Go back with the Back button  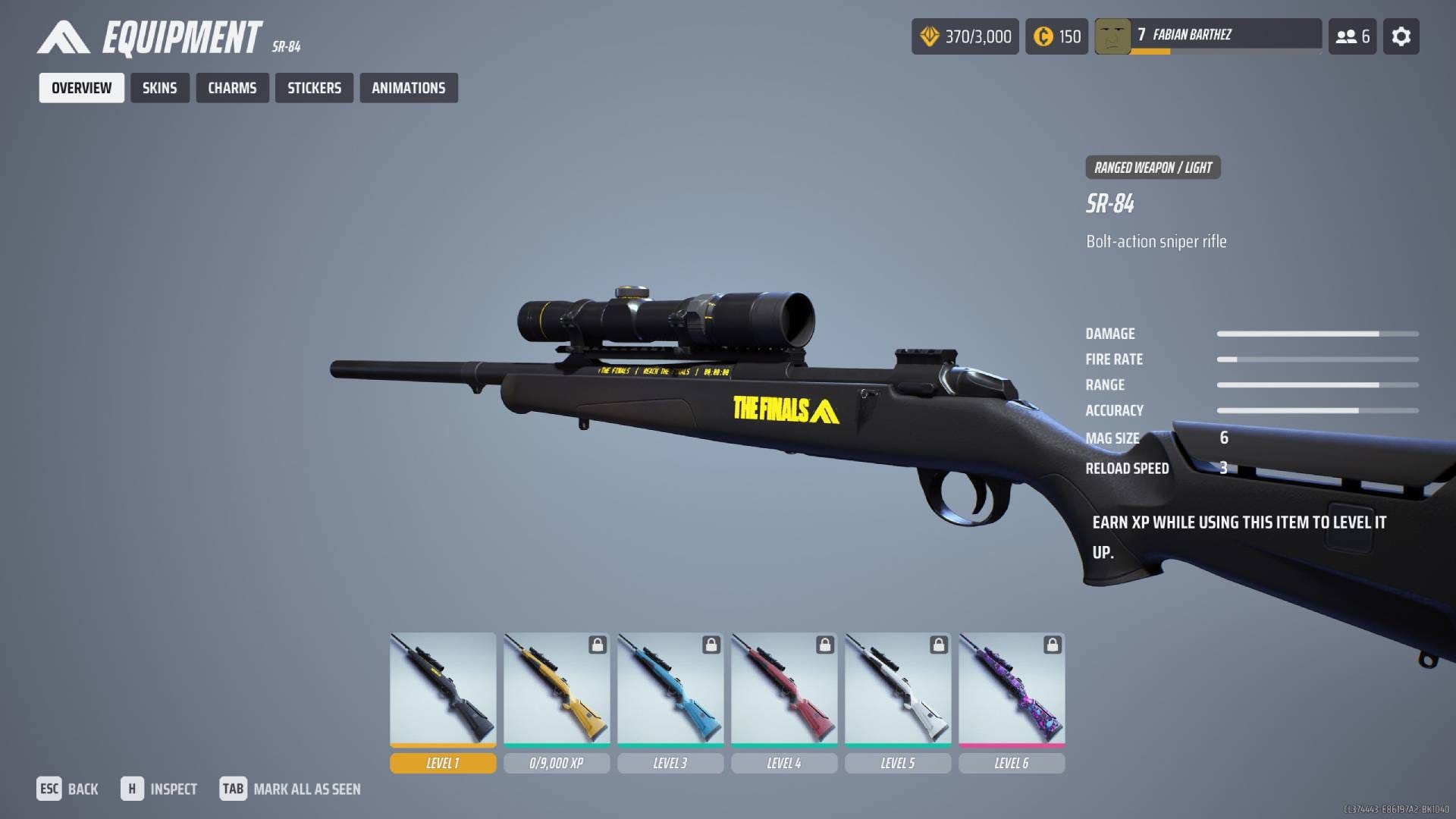pyautogui.click(x=67, y=789)
